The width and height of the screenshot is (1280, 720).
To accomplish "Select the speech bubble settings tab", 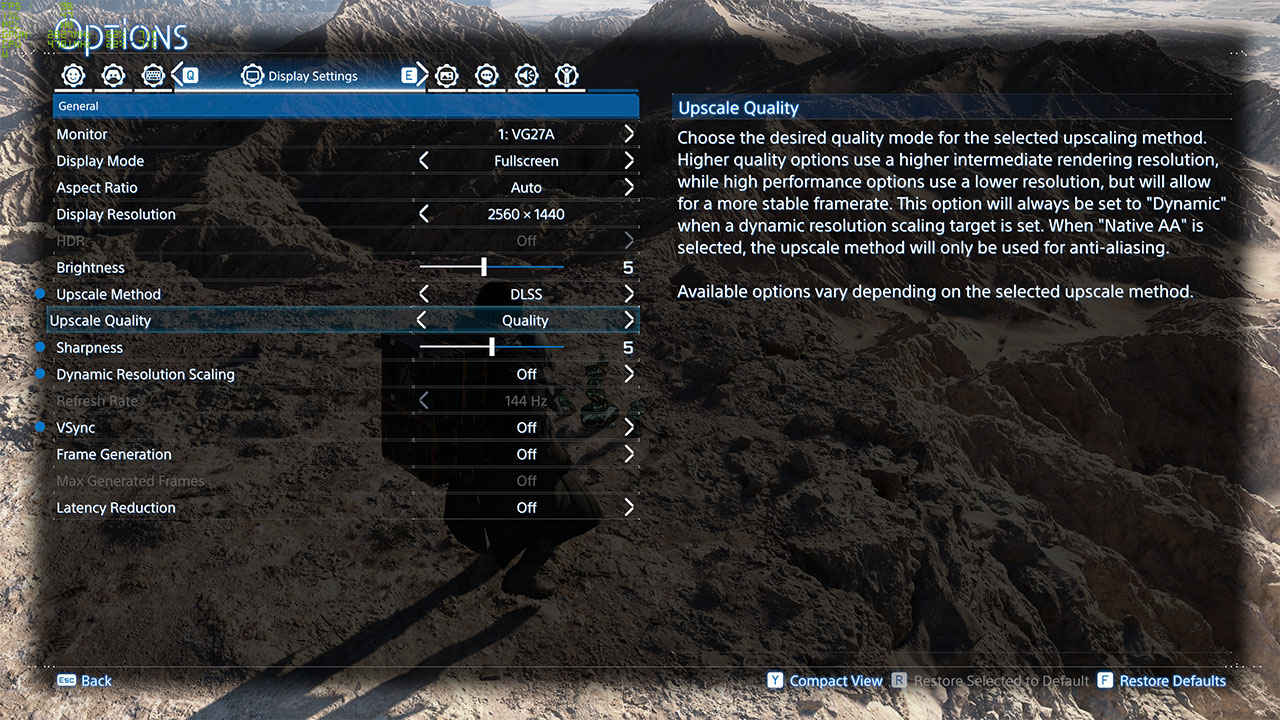I will pos(487,76).
